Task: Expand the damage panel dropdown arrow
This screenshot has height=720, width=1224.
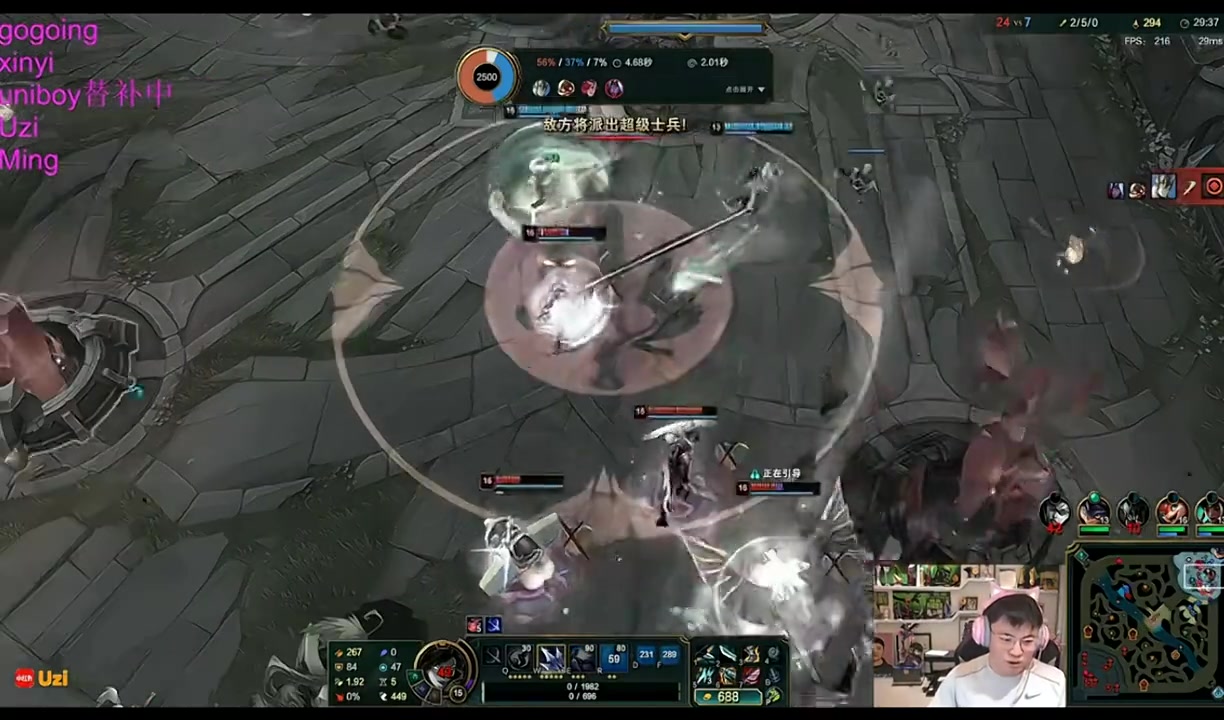Action: pos(762,90)
